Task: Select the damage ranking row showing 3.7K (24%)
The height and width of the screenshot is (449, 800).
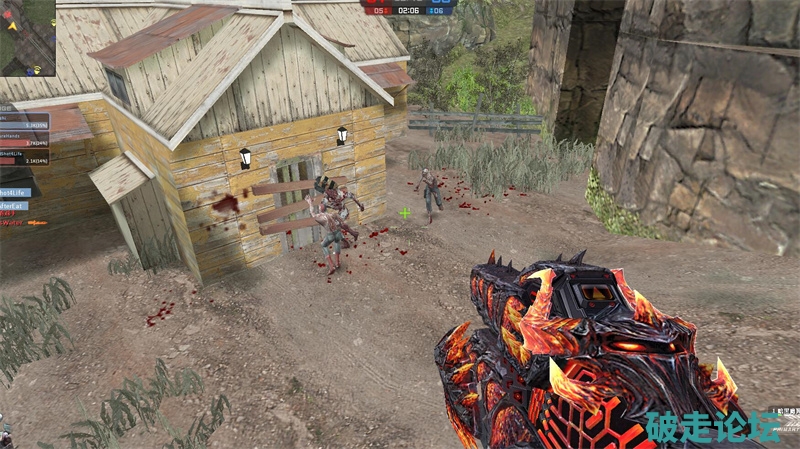Action: point(24,142)
